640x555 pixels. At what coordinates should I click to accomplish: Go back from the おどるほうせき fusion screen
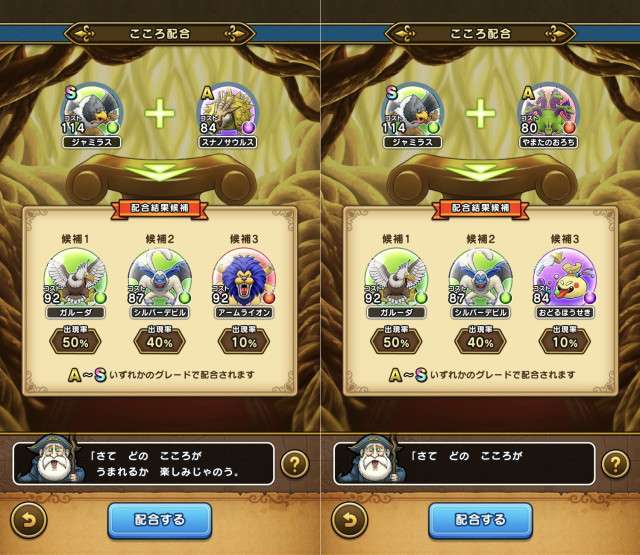(x=347, y=521)
